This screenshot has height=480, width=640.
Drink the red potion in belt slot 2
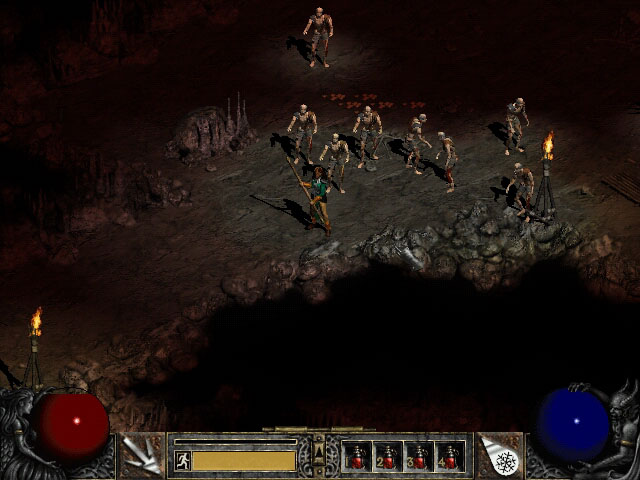tap(388, 456)
